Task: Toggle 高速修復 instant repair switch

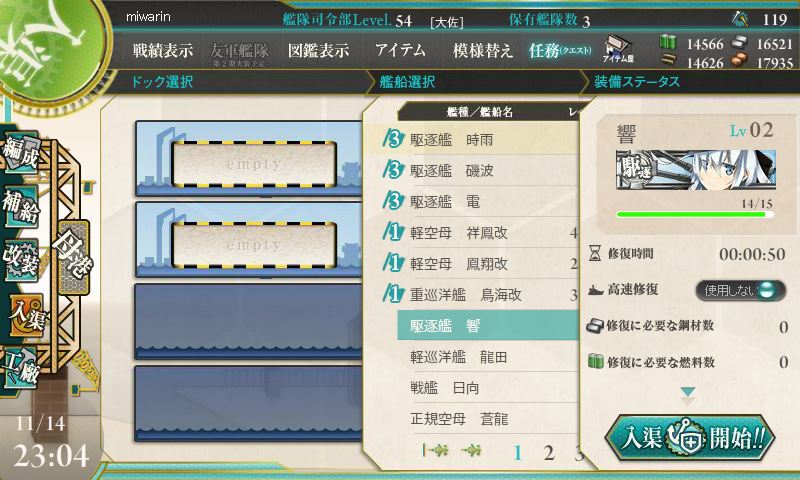Action: click(x=735, y=290)
